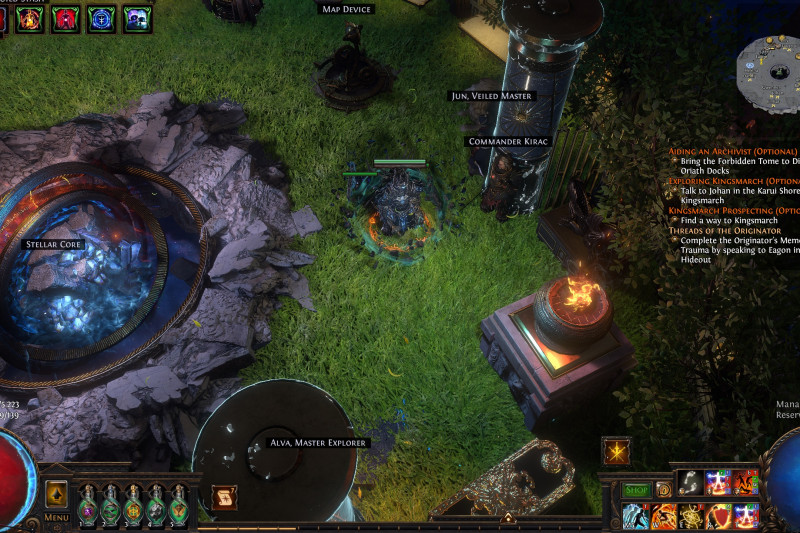Image resolution: width=800 pixels, height=533 pixels.
Task: Activate the red shield skill icon
Action: click(718, 516)
